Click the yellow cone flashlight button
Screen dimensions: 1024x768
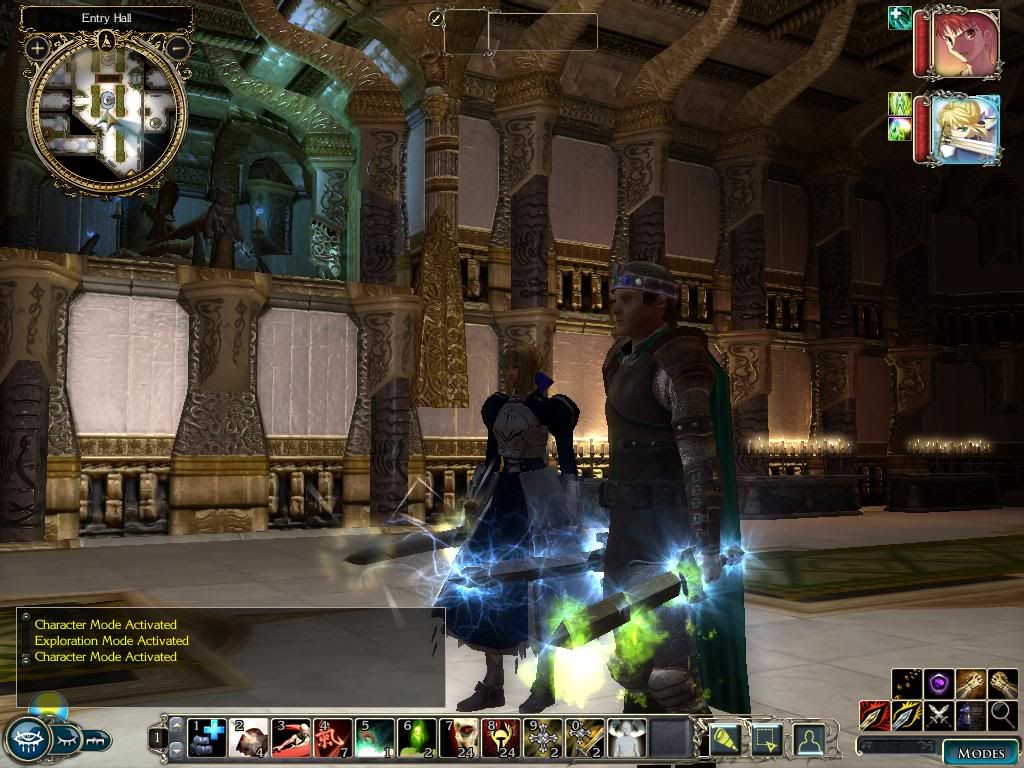pyautogui.click(x=724, y=739)
